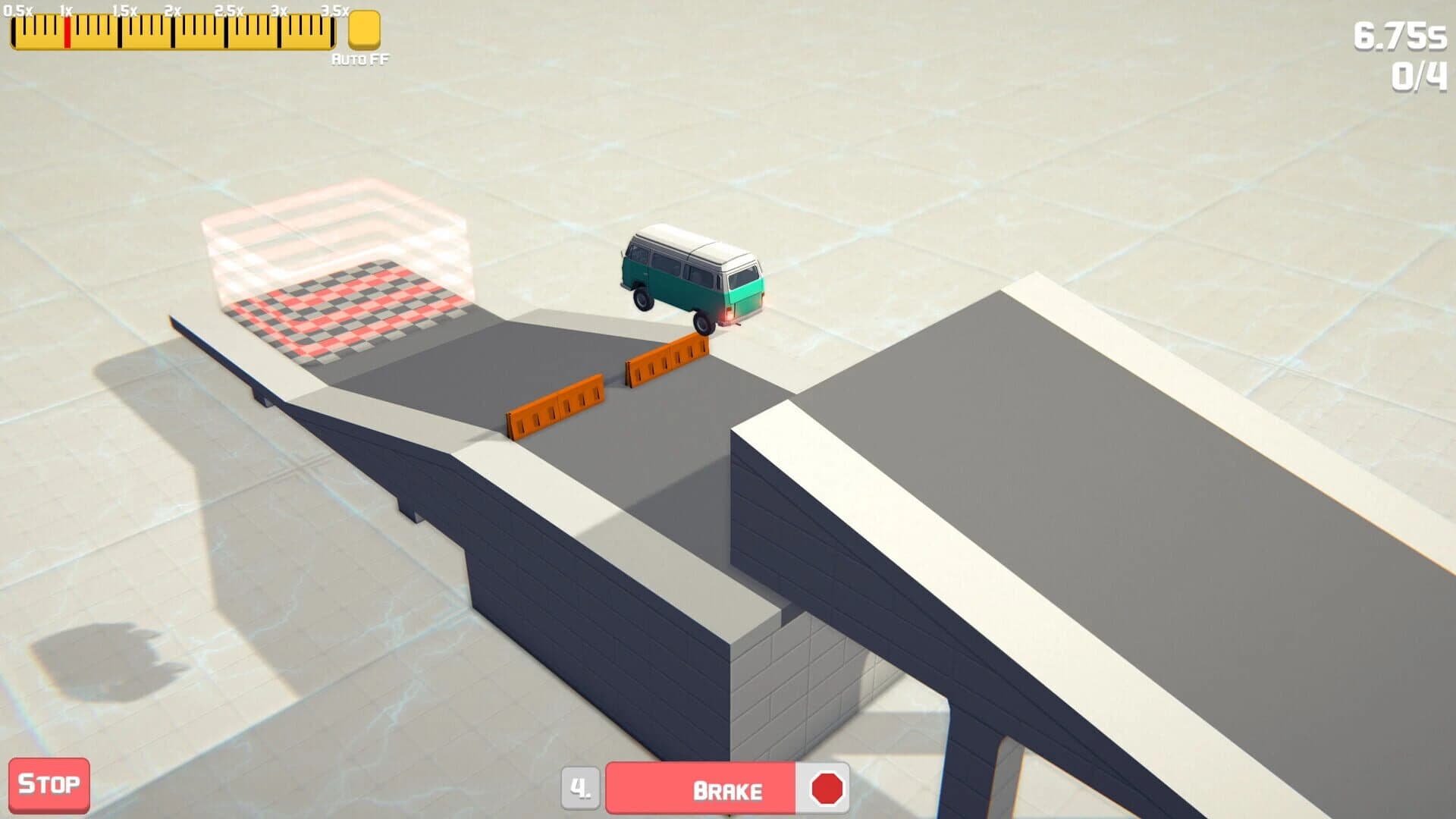Click the 2.5x tick on the speed ruler
This screenshot has width=1456, height=819.
pos(227,30)
